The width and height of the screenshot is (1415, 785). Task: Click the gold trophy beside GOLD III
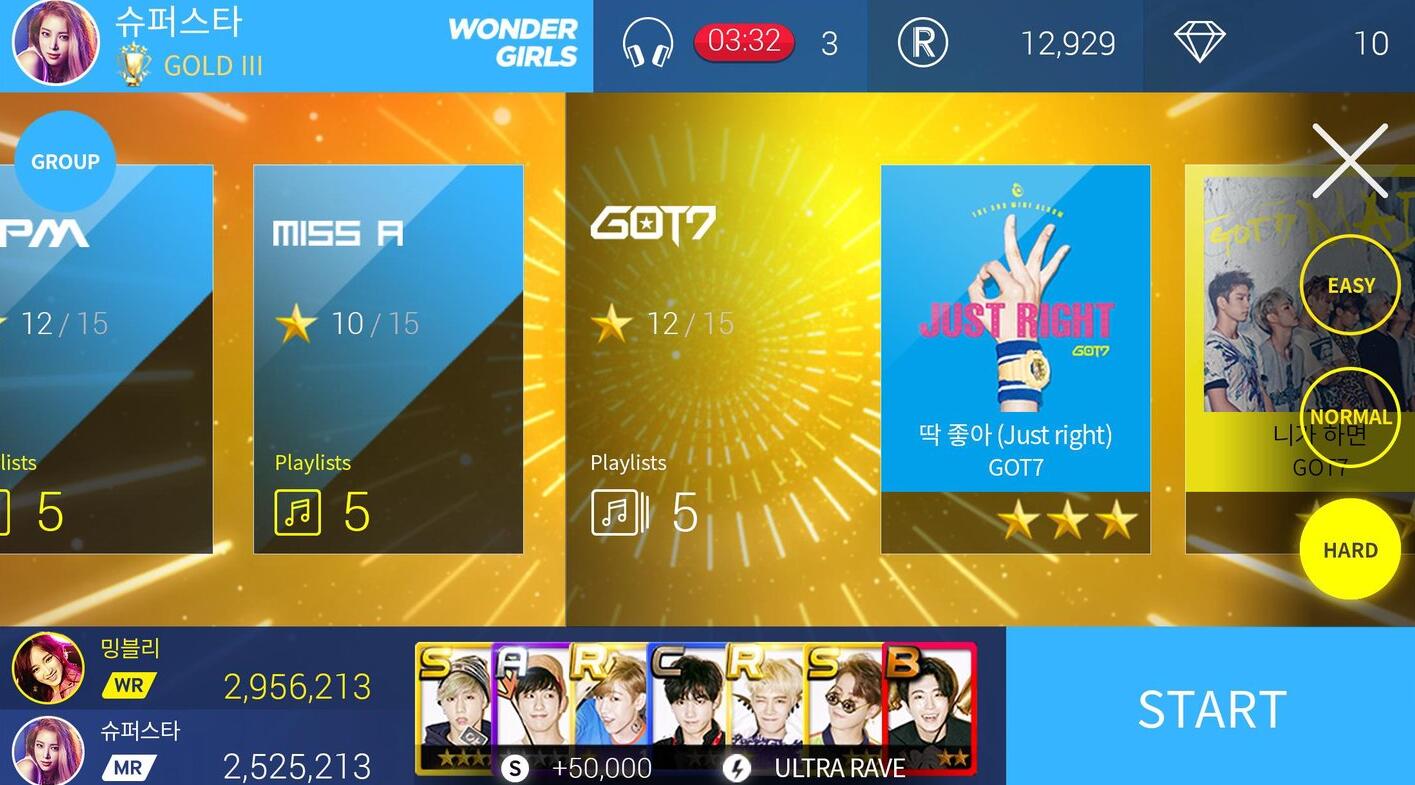[131, 64]
